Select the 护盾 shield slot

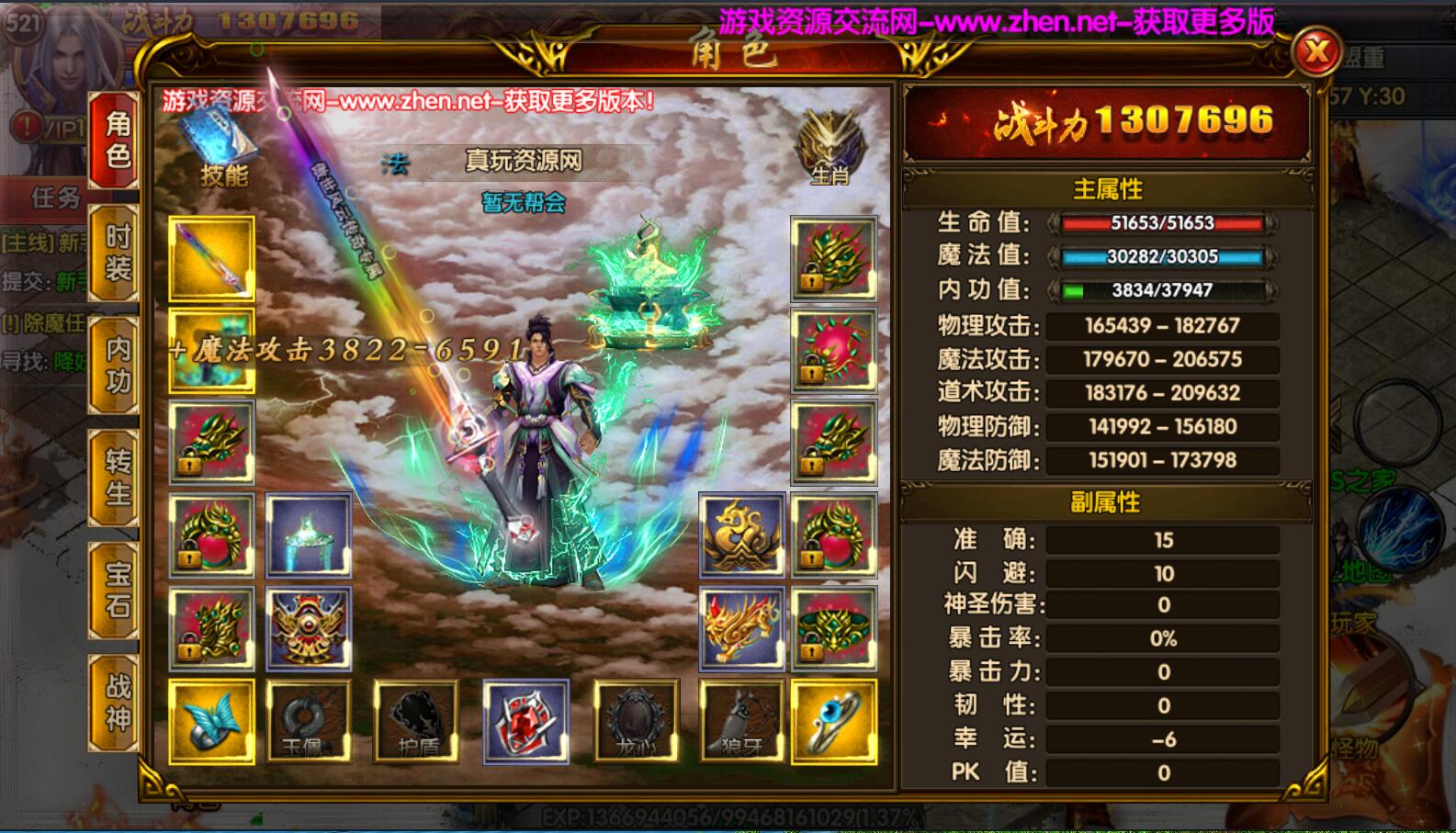pos(414,721)
